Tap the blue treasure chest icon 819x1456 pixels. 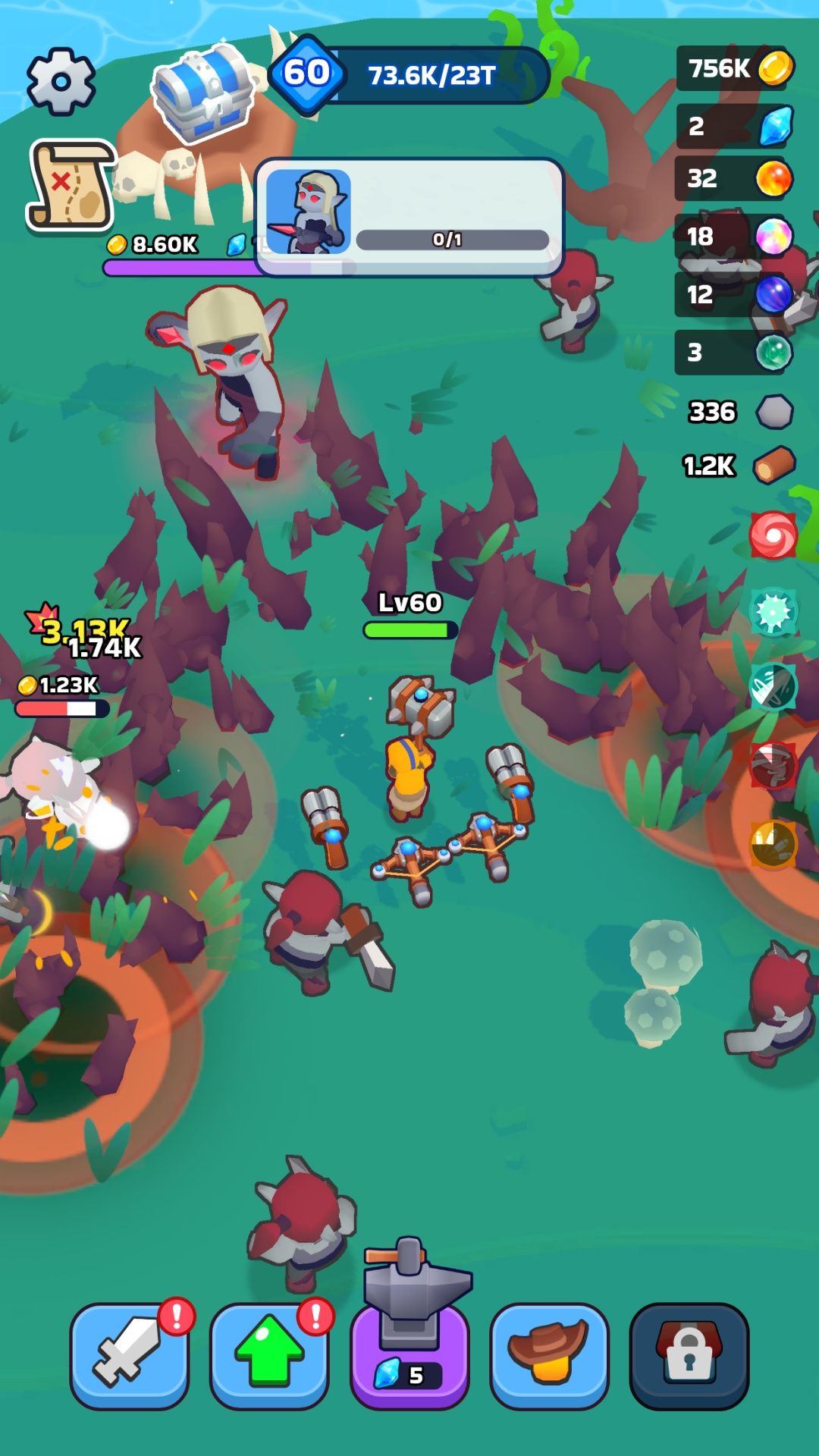203,92
